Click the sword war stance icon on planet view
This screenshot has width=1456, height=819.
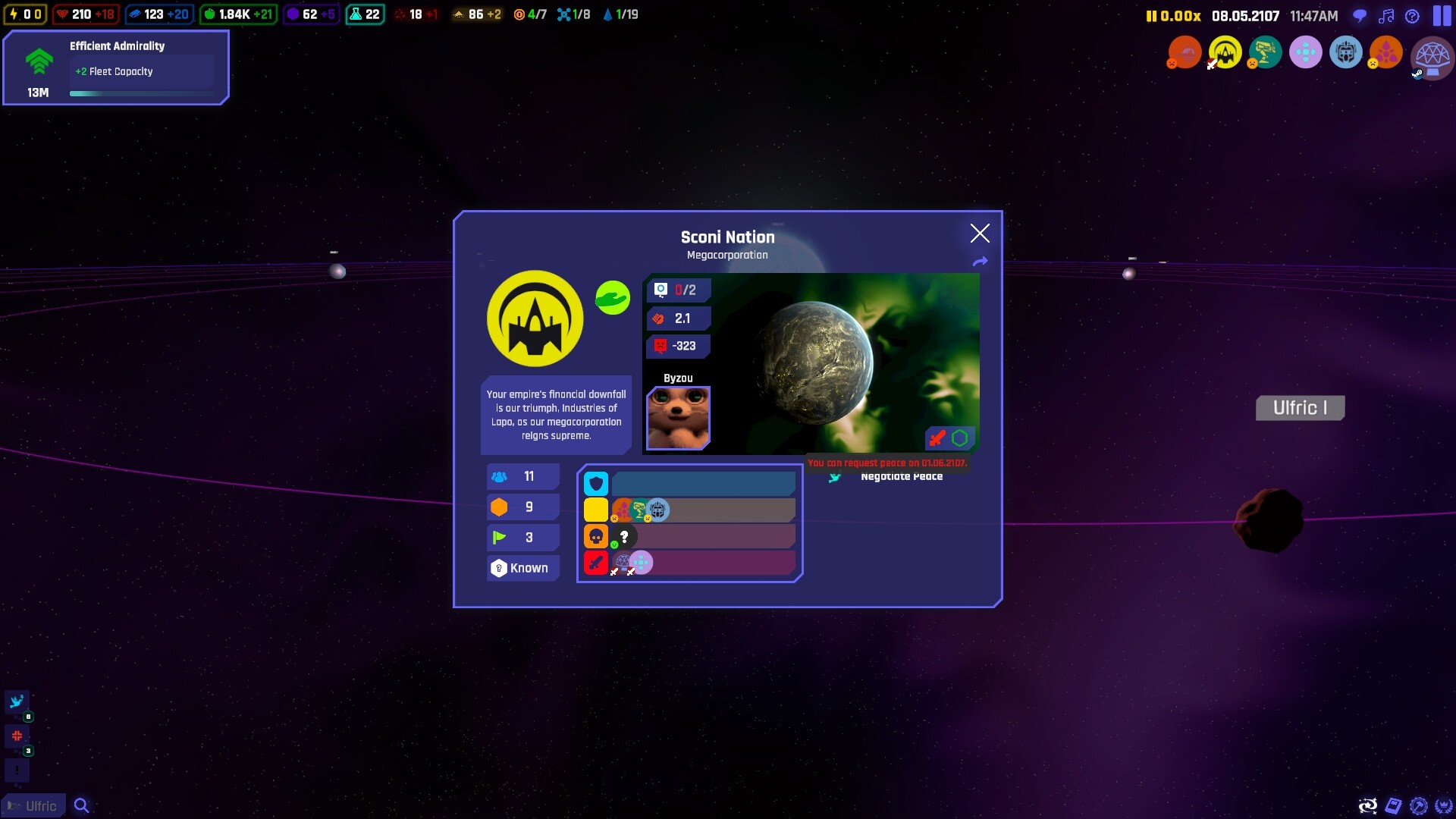tap(938, 438)
